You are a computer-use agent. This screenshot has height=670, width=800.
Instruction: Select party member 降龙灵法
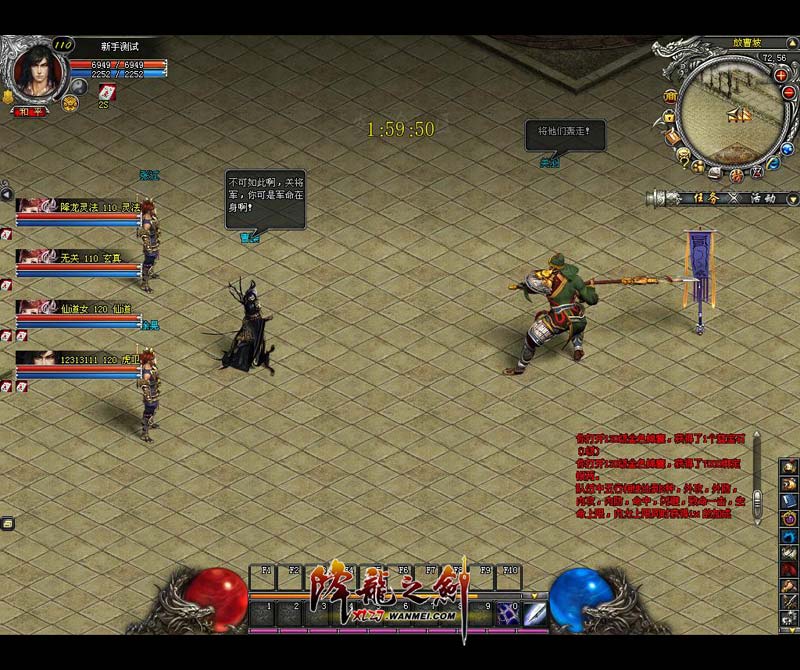80,207
